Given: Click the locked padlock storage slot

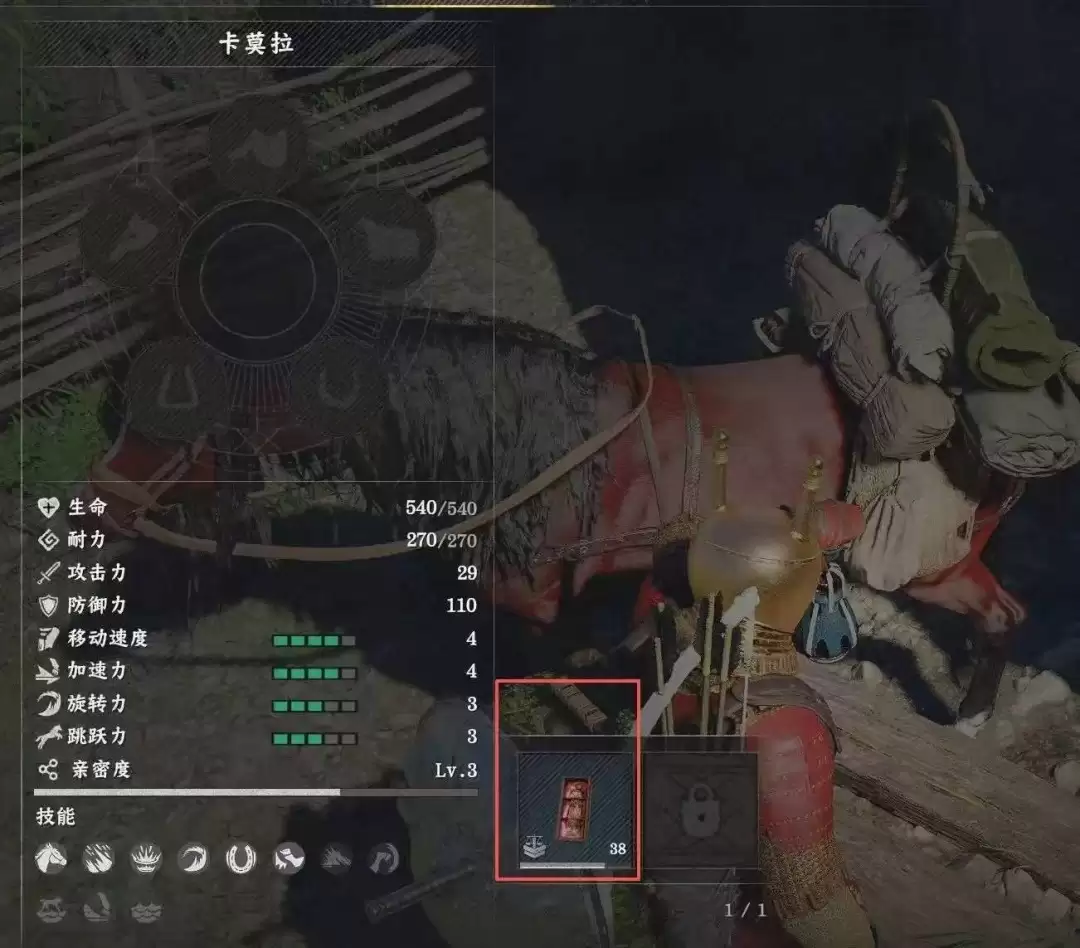Looking at the screenshot, I should [700, 809].
